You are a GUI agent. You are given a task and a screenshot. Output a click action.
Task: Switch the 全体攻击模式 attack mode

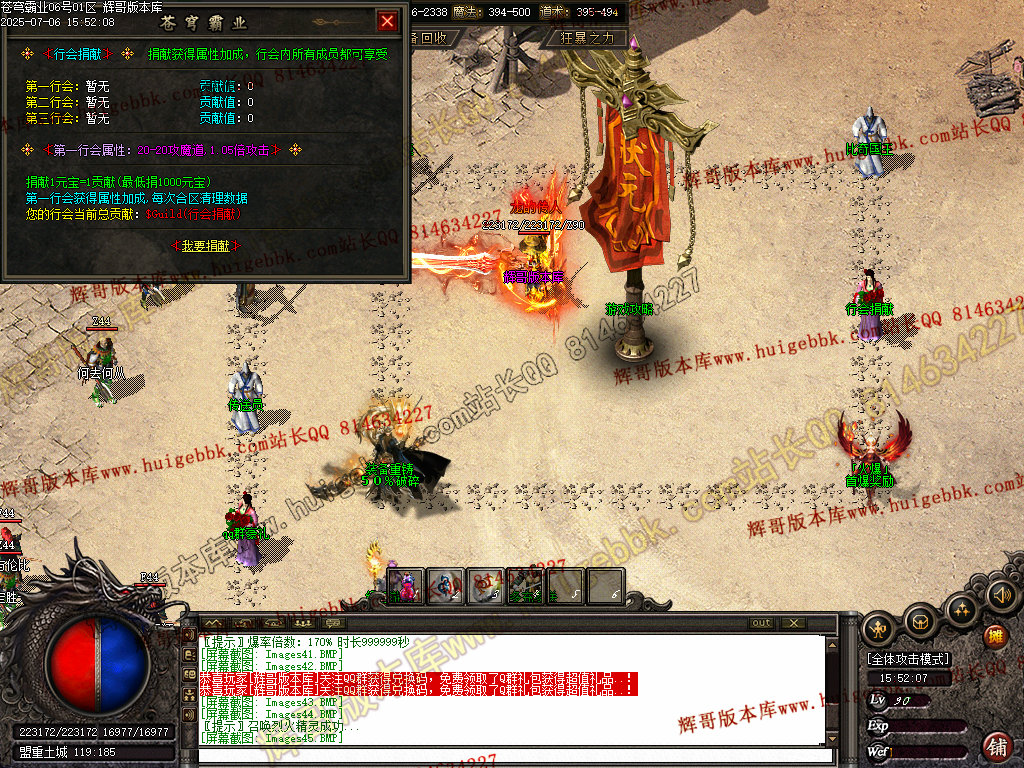coord(908,659)
